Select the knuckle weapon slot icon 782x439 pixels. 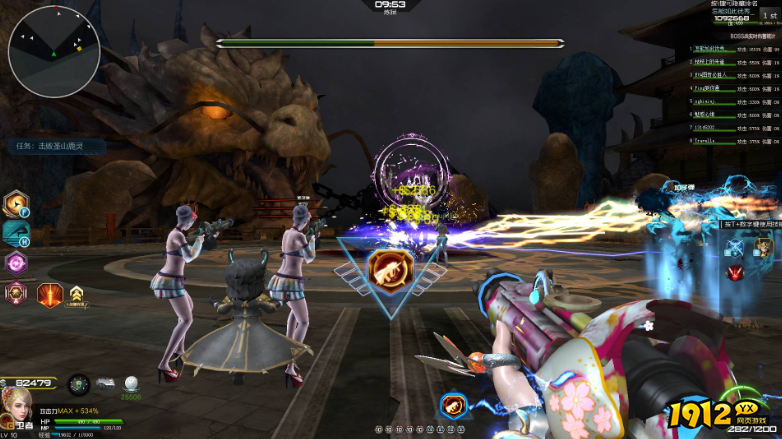click(x=105, y=383)
